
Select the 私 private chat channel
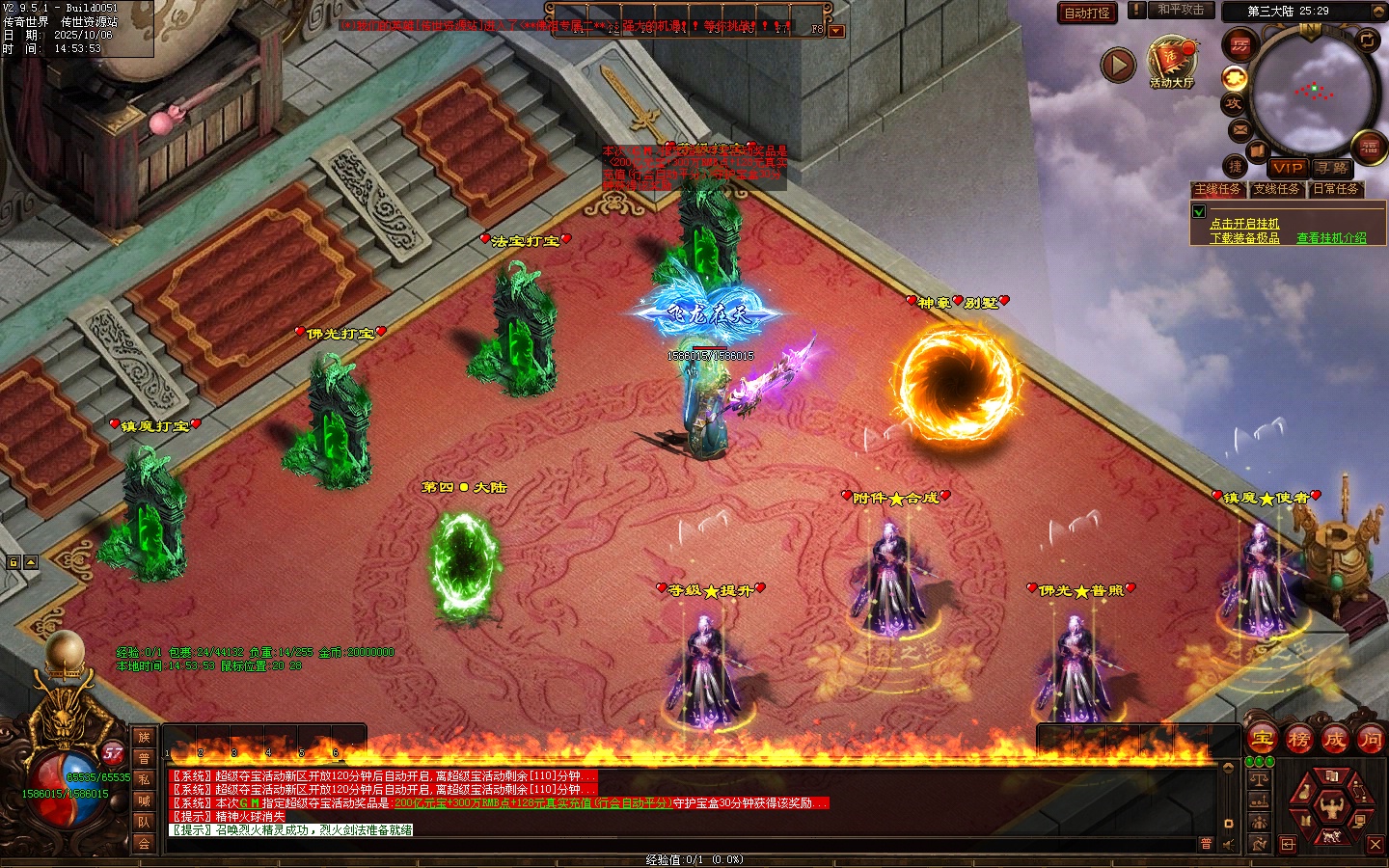144,779
